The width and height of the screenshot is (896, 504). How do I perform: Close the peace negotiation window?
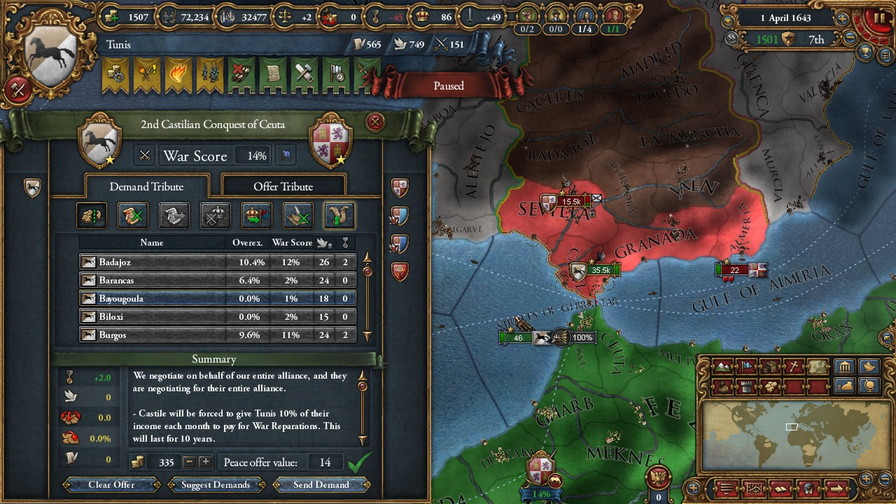click(375, 122)
